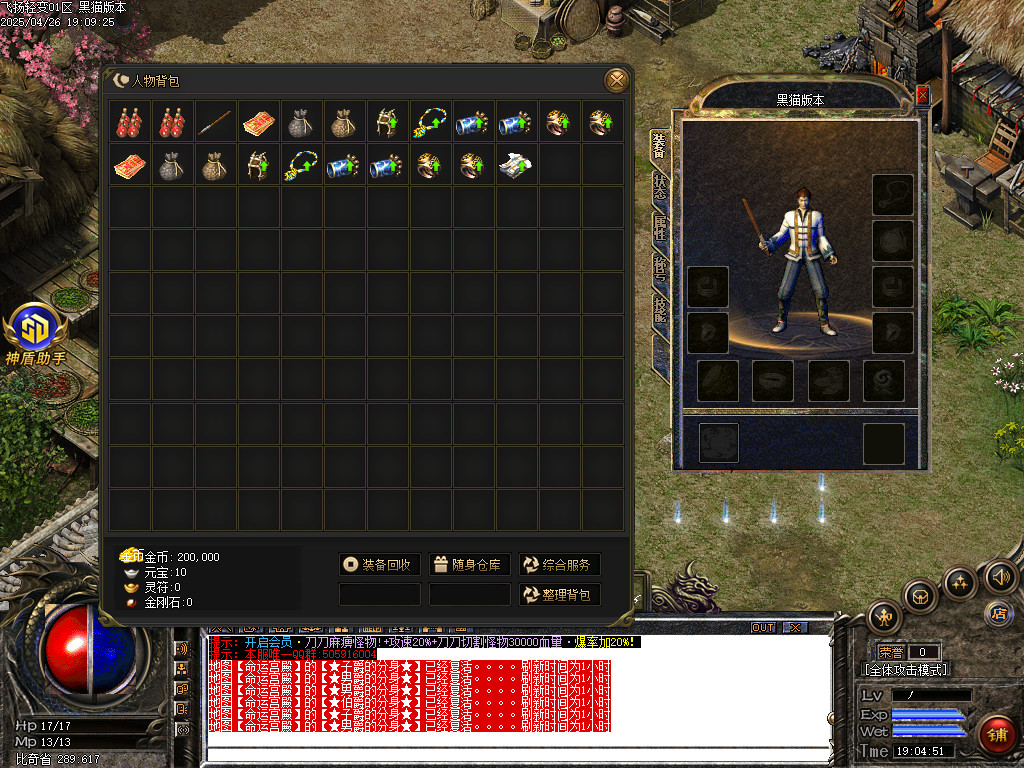
Task: Select the white winged boots item
Action: point(516,165)
